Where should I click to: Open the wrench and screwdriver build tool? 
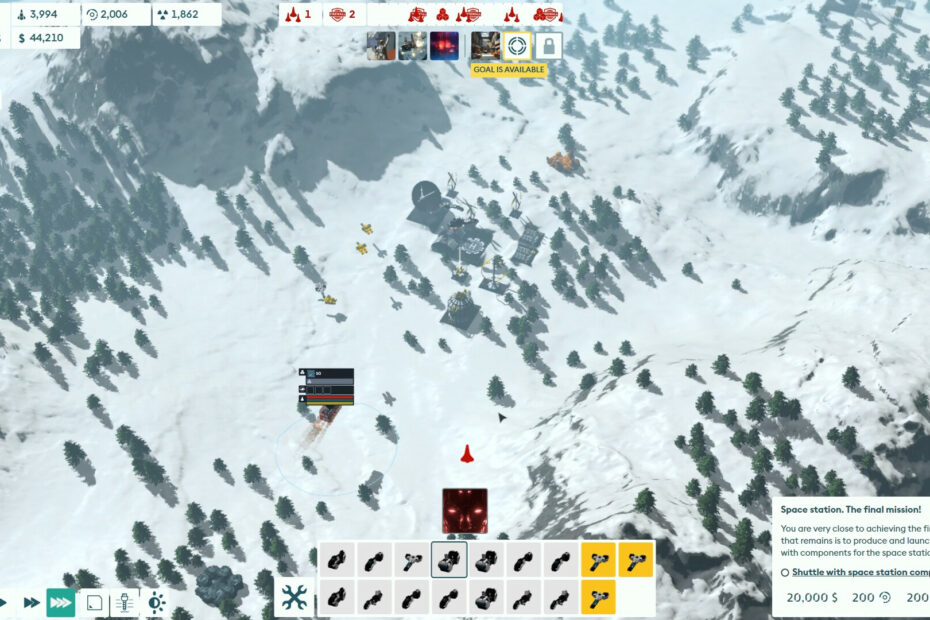coord(293,597)
